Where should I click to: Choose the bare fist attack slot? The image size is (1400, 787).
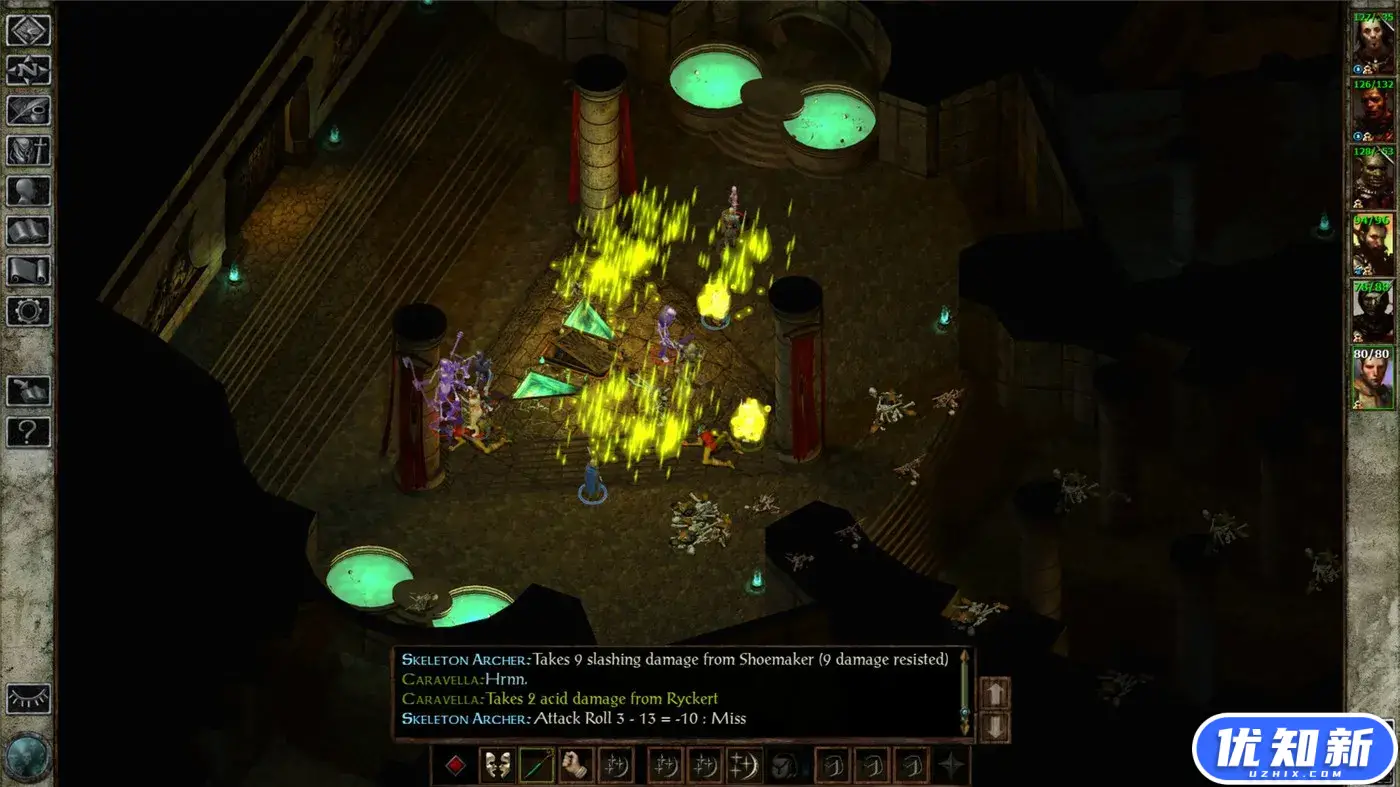[x=575, y=766]
